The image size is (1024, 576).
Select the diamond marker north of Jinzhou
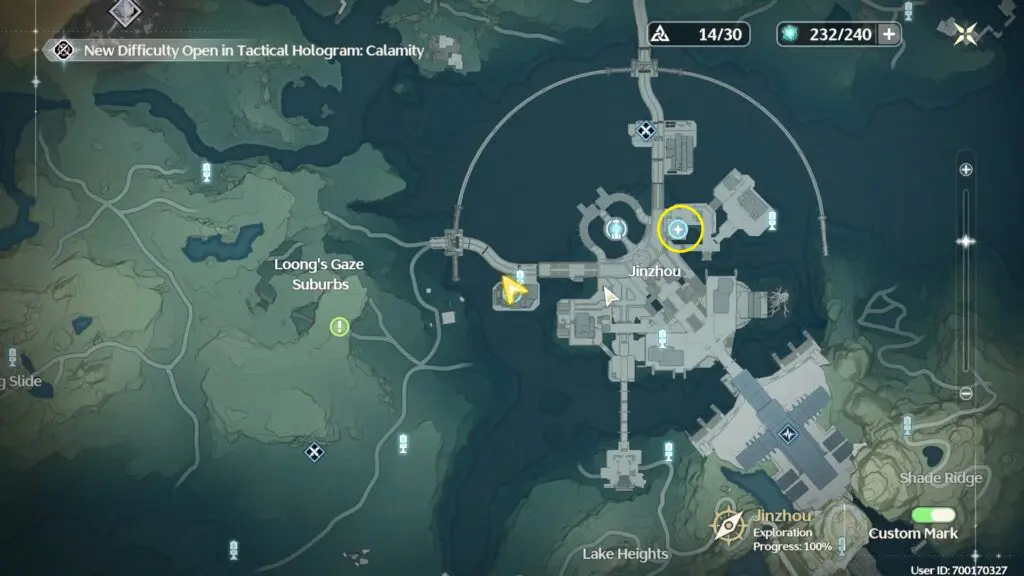point(646,129)
